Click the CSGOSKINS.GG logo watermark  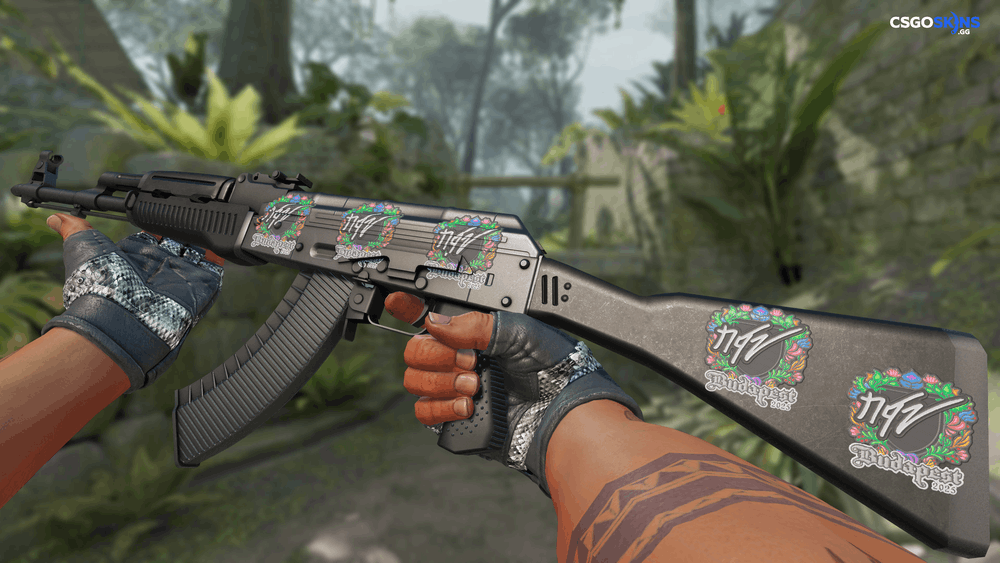(x=935, y=24)
